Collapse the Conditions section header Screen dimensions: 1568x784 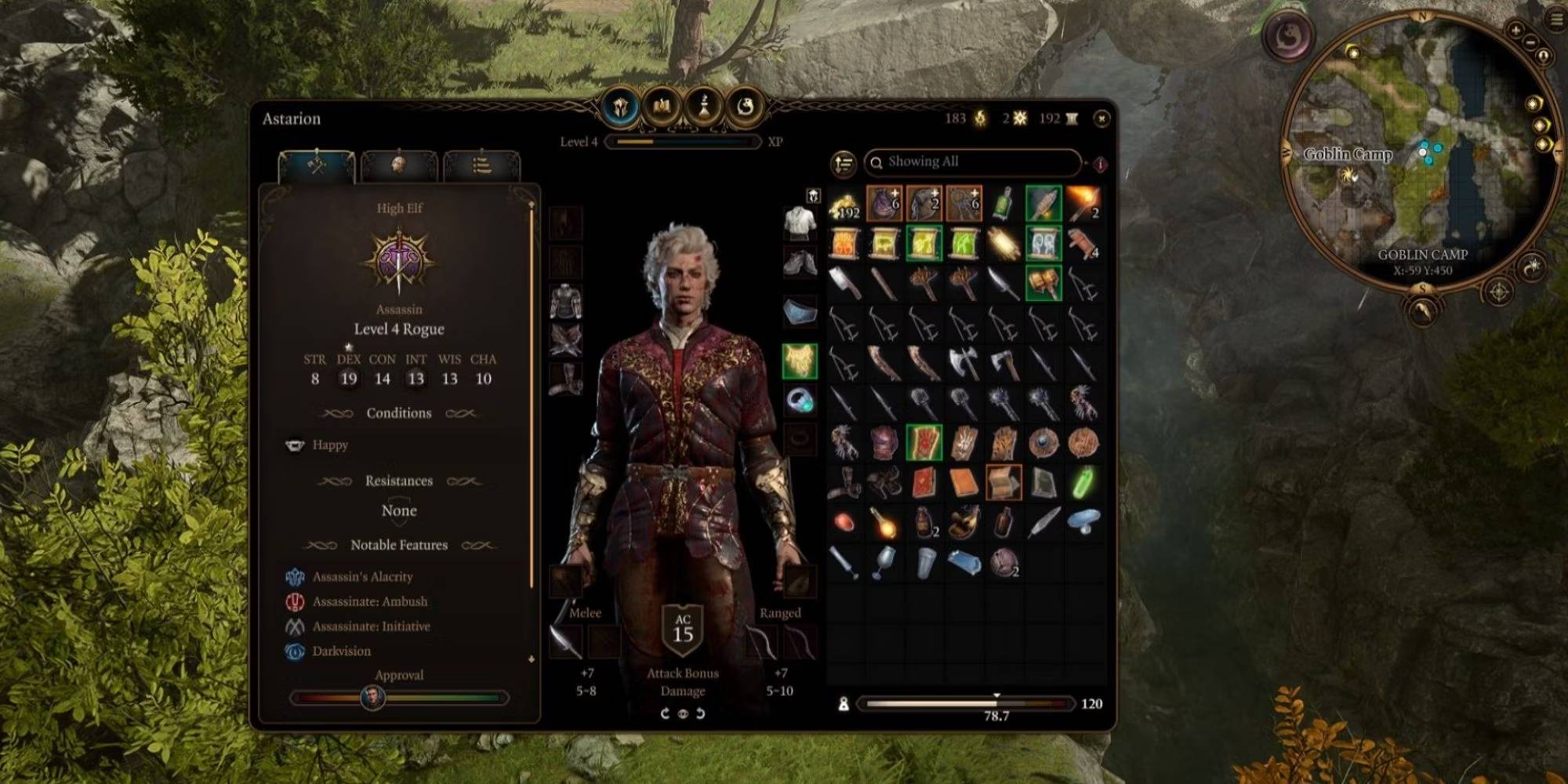(399, 413)
